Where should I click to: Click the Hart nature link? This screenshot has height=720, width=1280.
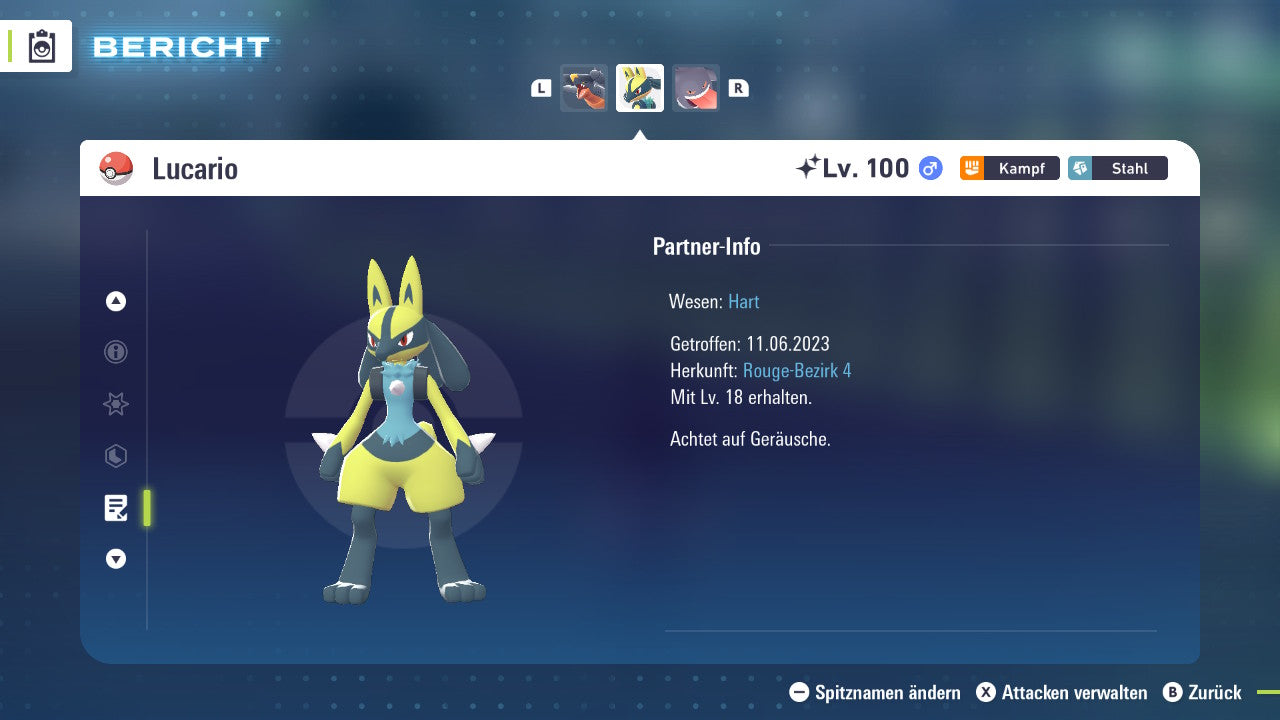point(743,301)
